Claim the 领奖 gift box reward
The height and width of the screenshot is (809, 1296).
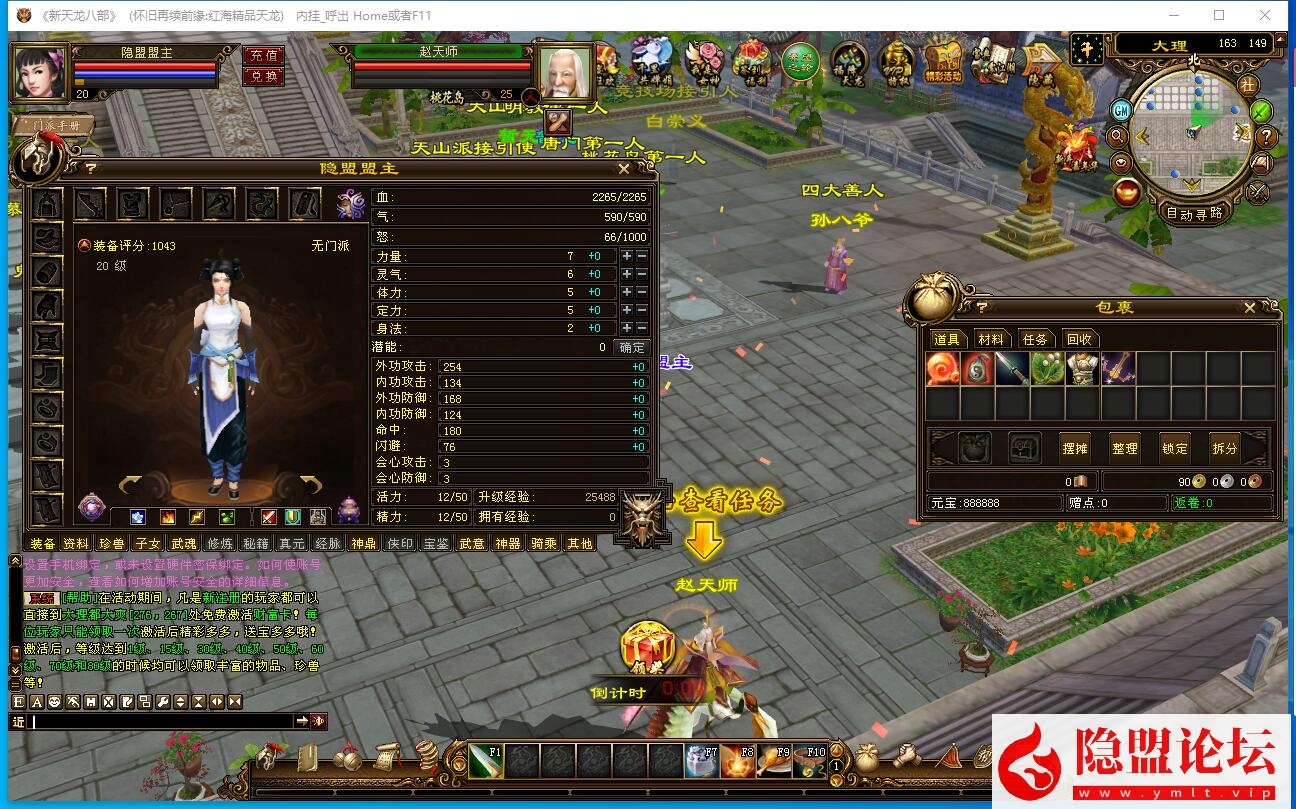coord(647,645)
